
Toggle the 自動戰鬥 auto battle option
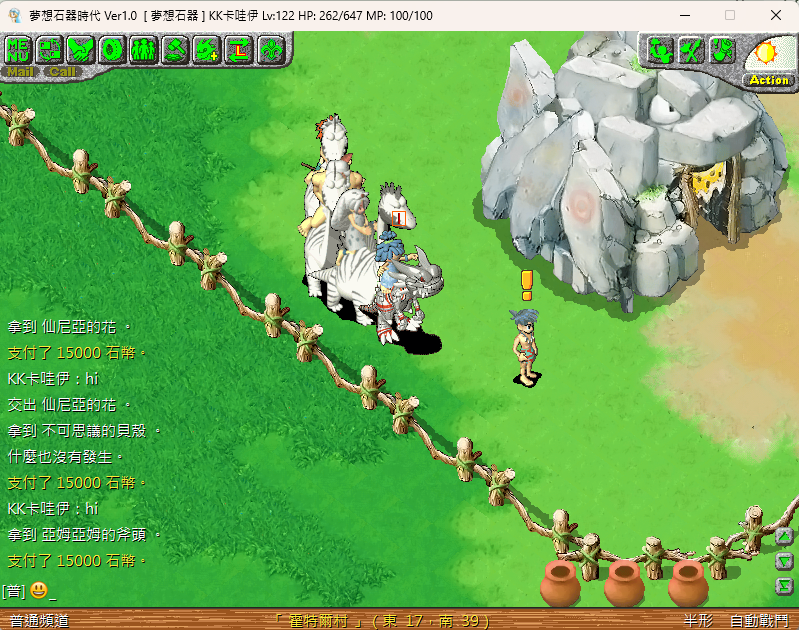[x=759, y=620]
